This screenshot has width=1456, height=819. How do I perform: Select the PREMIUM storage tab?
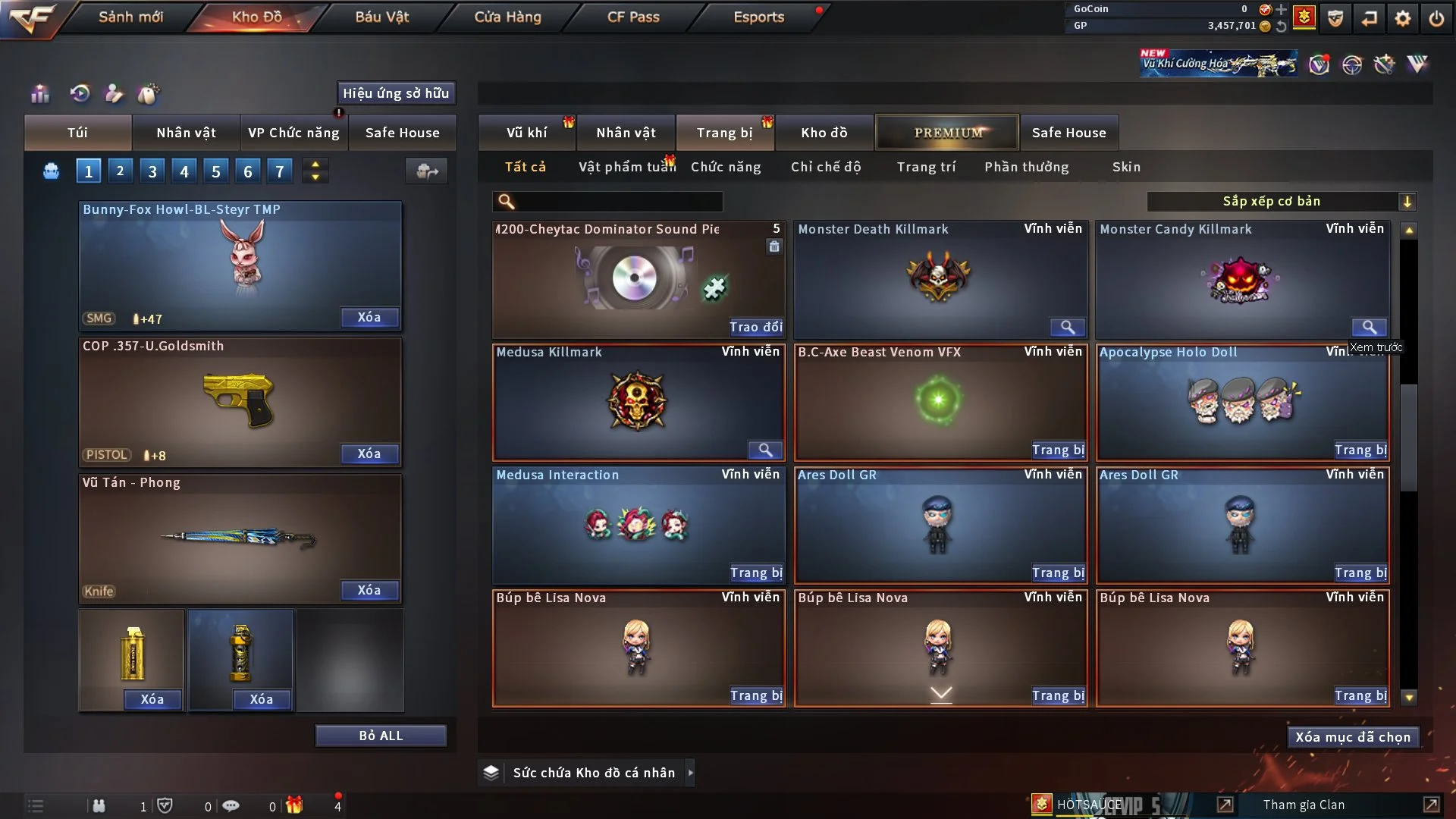[947, 133]
